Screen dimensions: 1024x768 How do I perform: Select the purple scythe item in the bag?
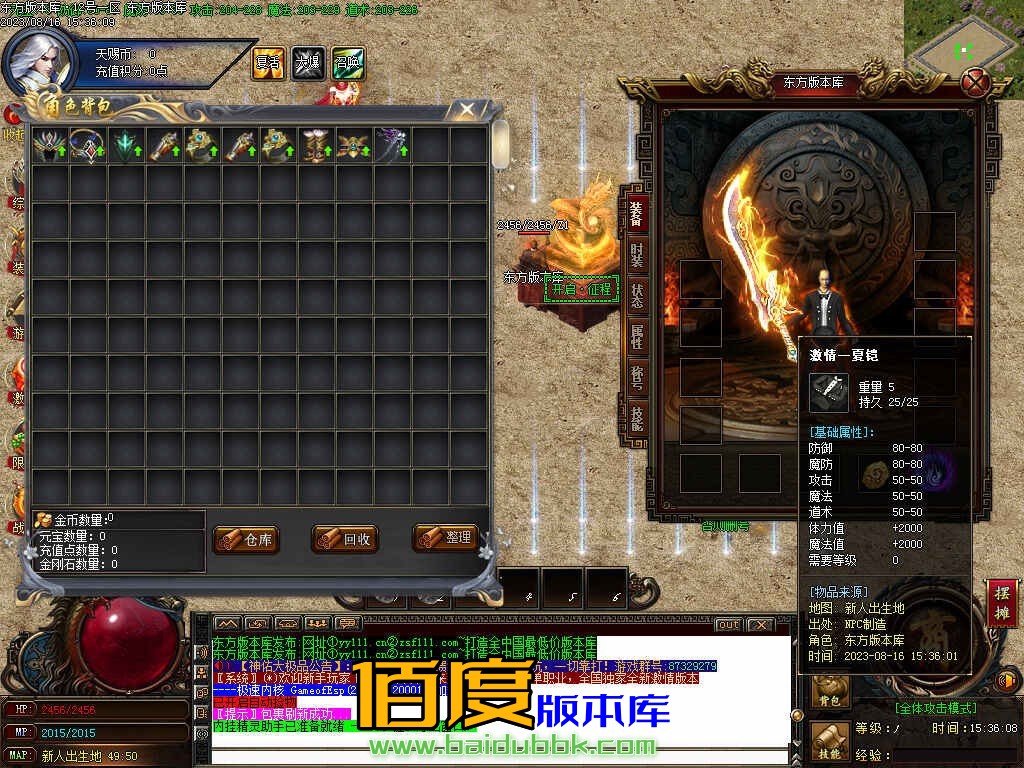[391, 146]
